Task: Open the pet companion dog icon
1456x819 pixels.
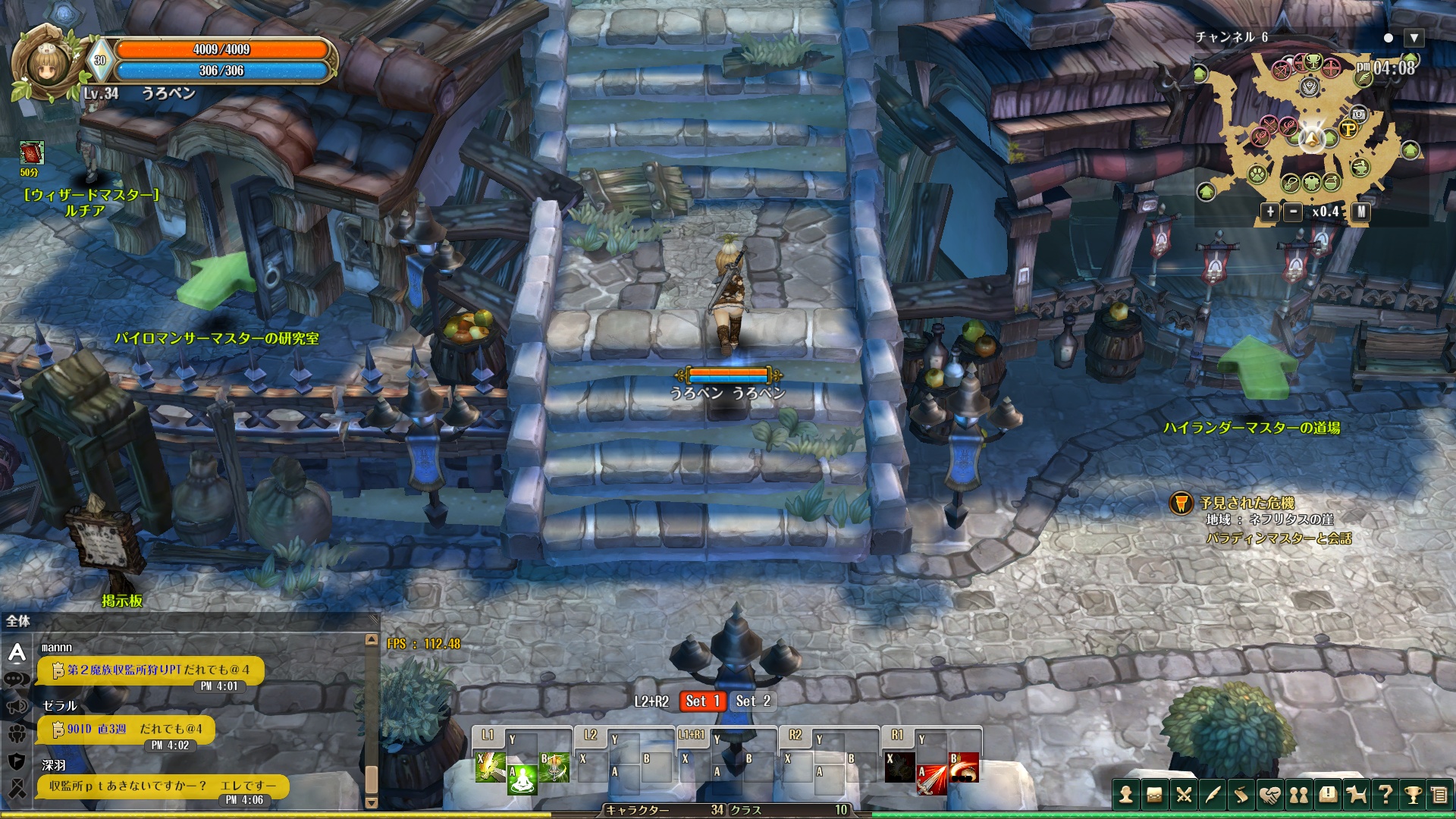Action: 1357,795
